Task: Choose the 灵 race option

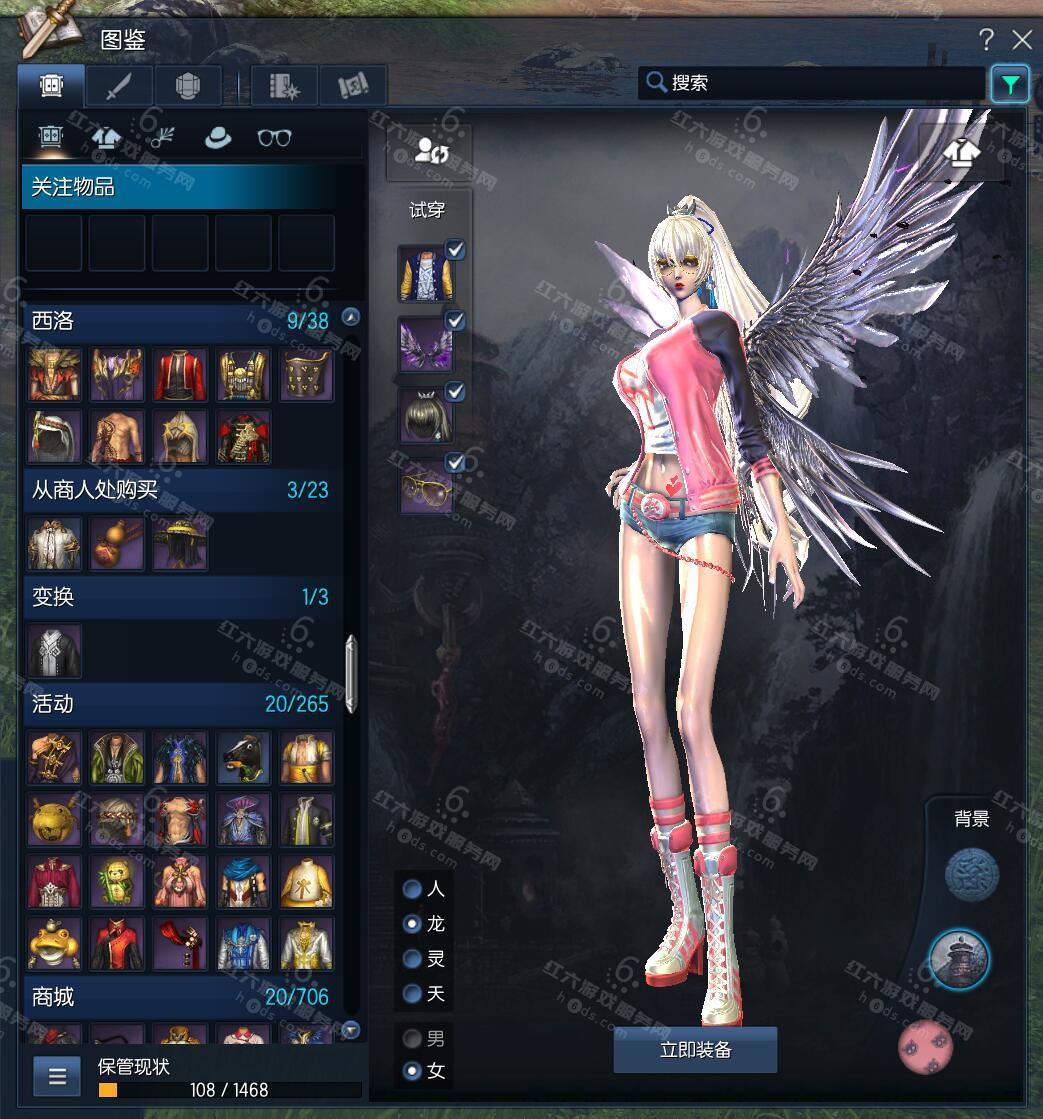Action: [x=412, y=959]
